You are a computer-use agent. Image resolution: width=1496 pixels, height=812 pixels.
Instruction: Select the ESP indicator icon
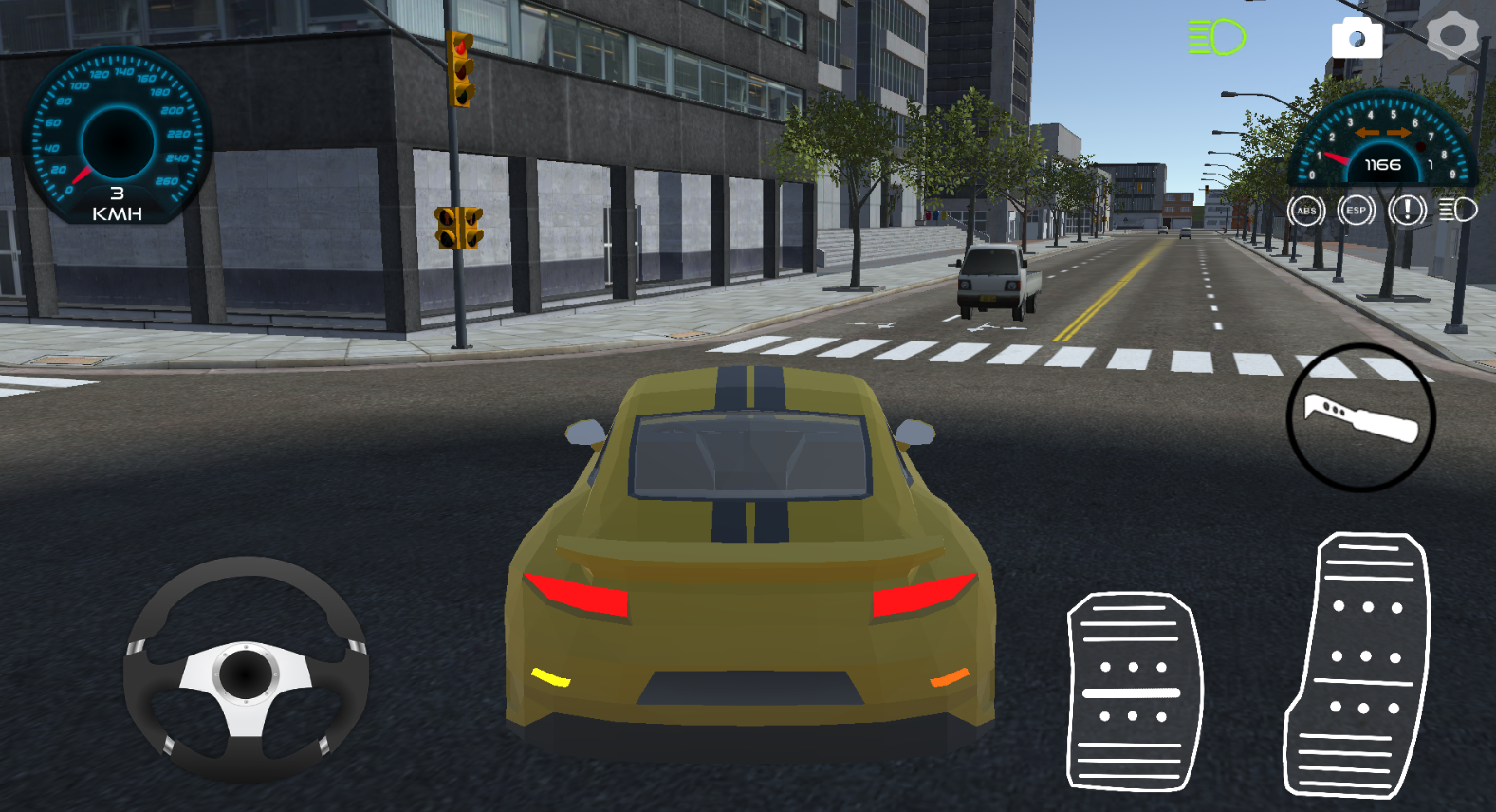pos(1356,211)
